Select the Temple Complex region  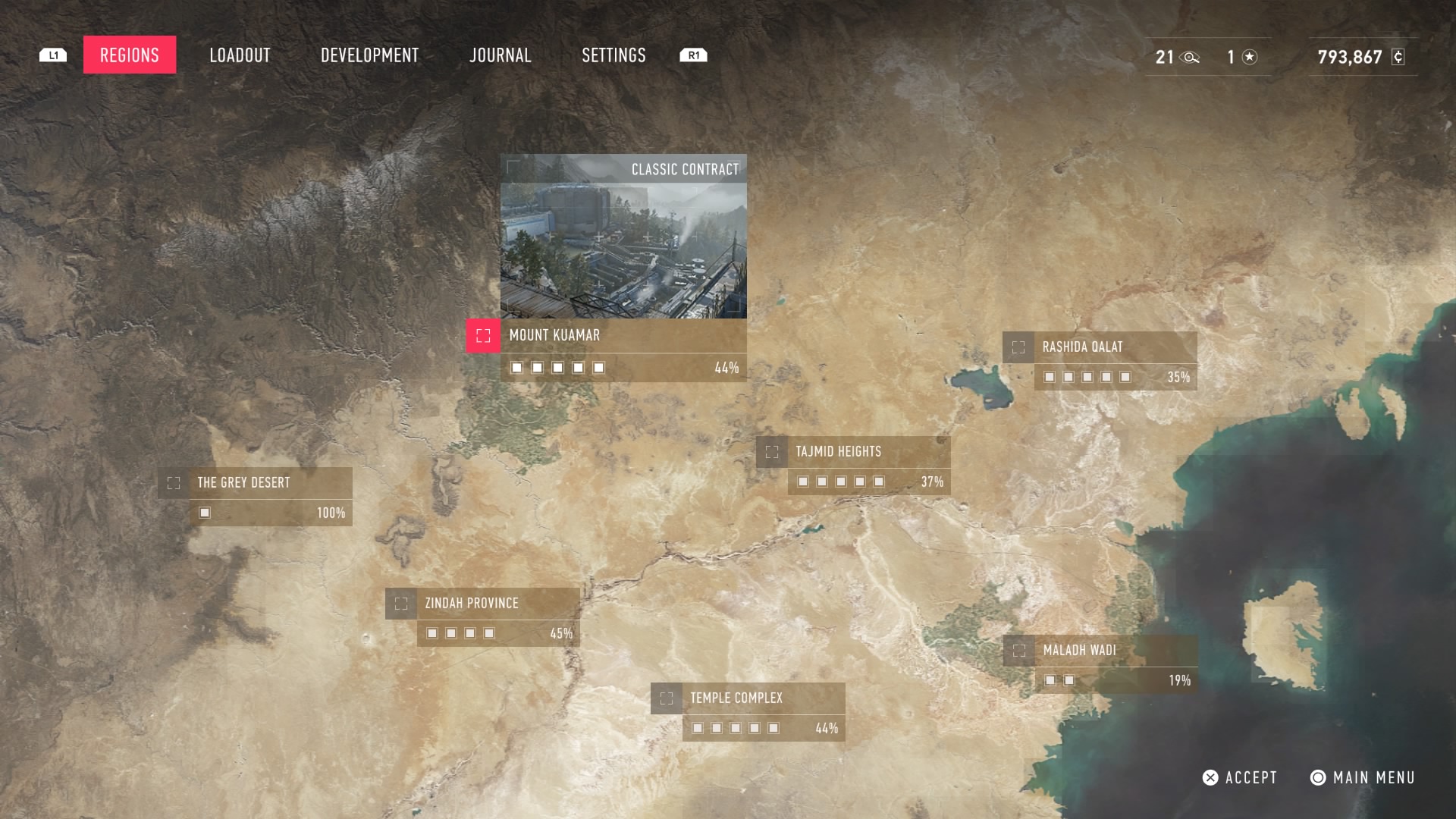coord(736,698)
